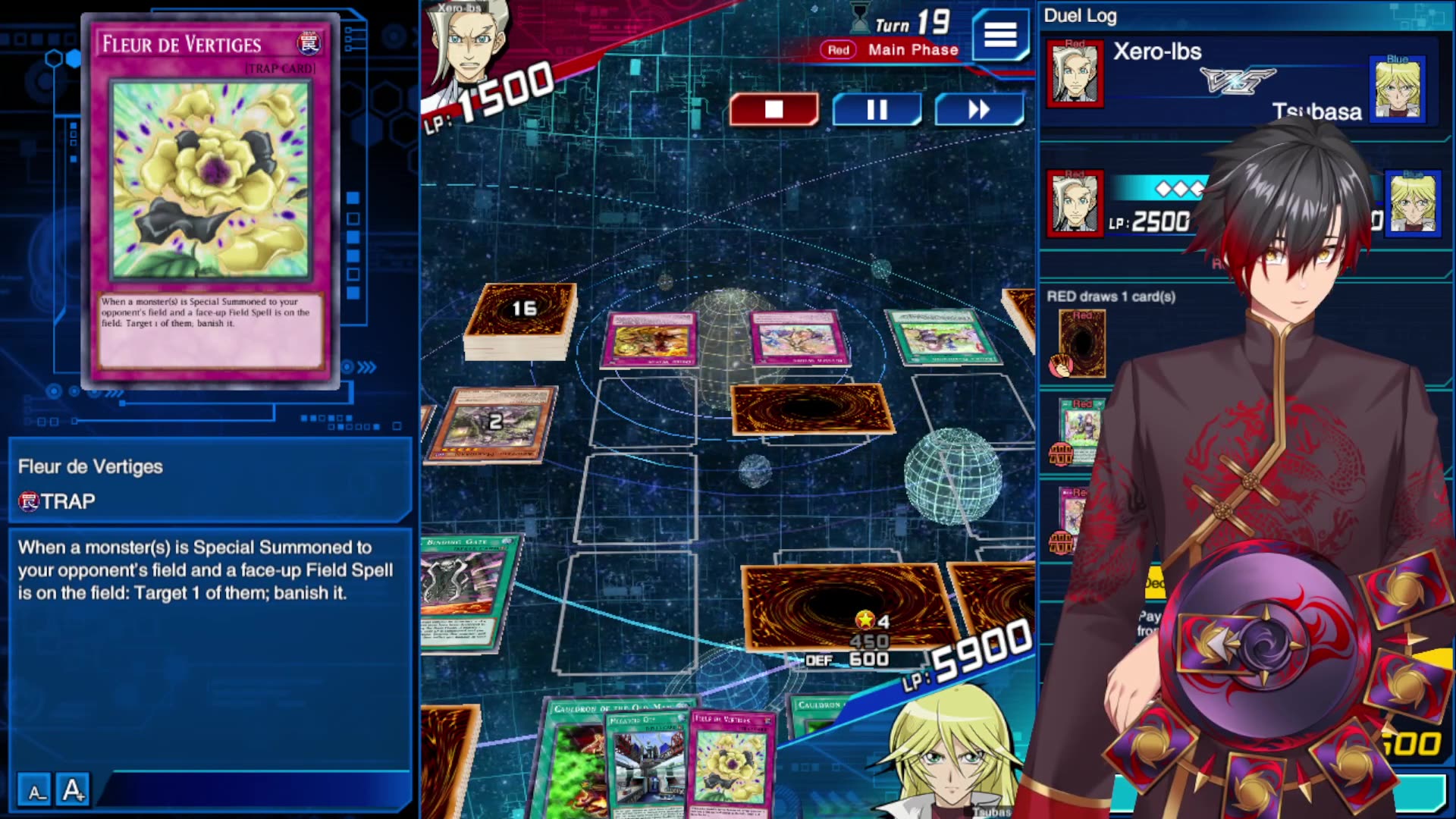Open the Duel Log panel header

coord(1080,15)
